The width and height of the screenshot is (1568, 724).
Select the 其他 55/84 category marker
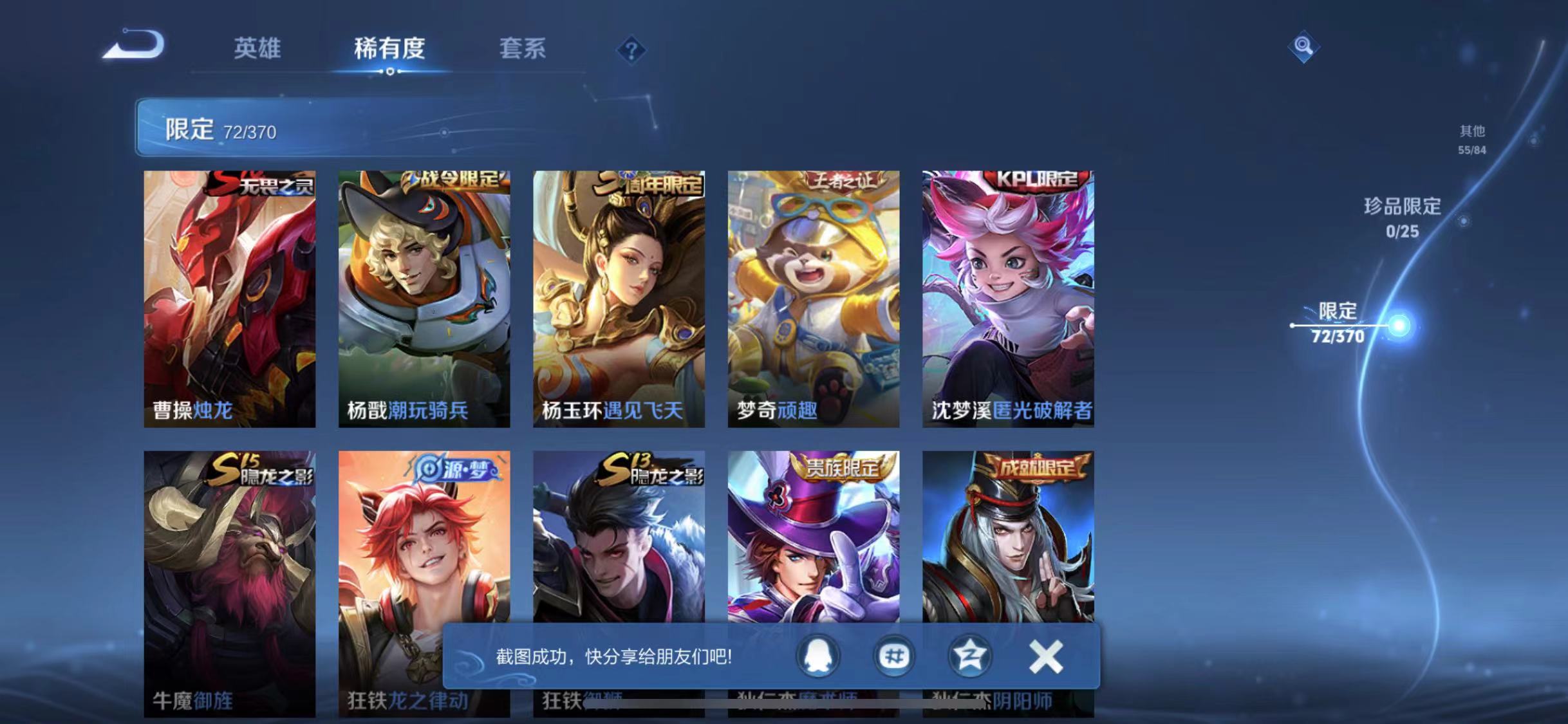click(1471, 140)
